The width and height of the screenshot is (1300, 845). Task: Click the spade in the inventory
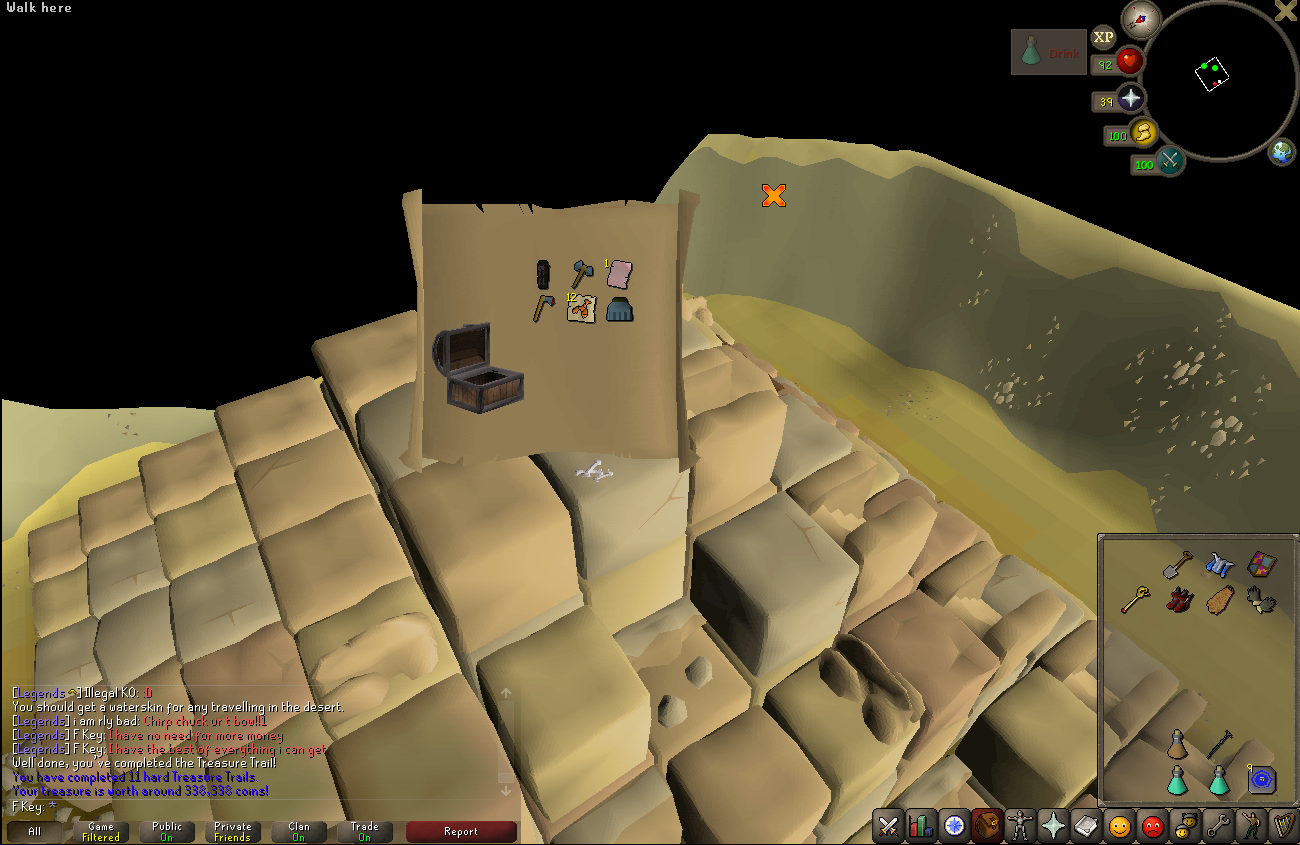point(1177,565)
